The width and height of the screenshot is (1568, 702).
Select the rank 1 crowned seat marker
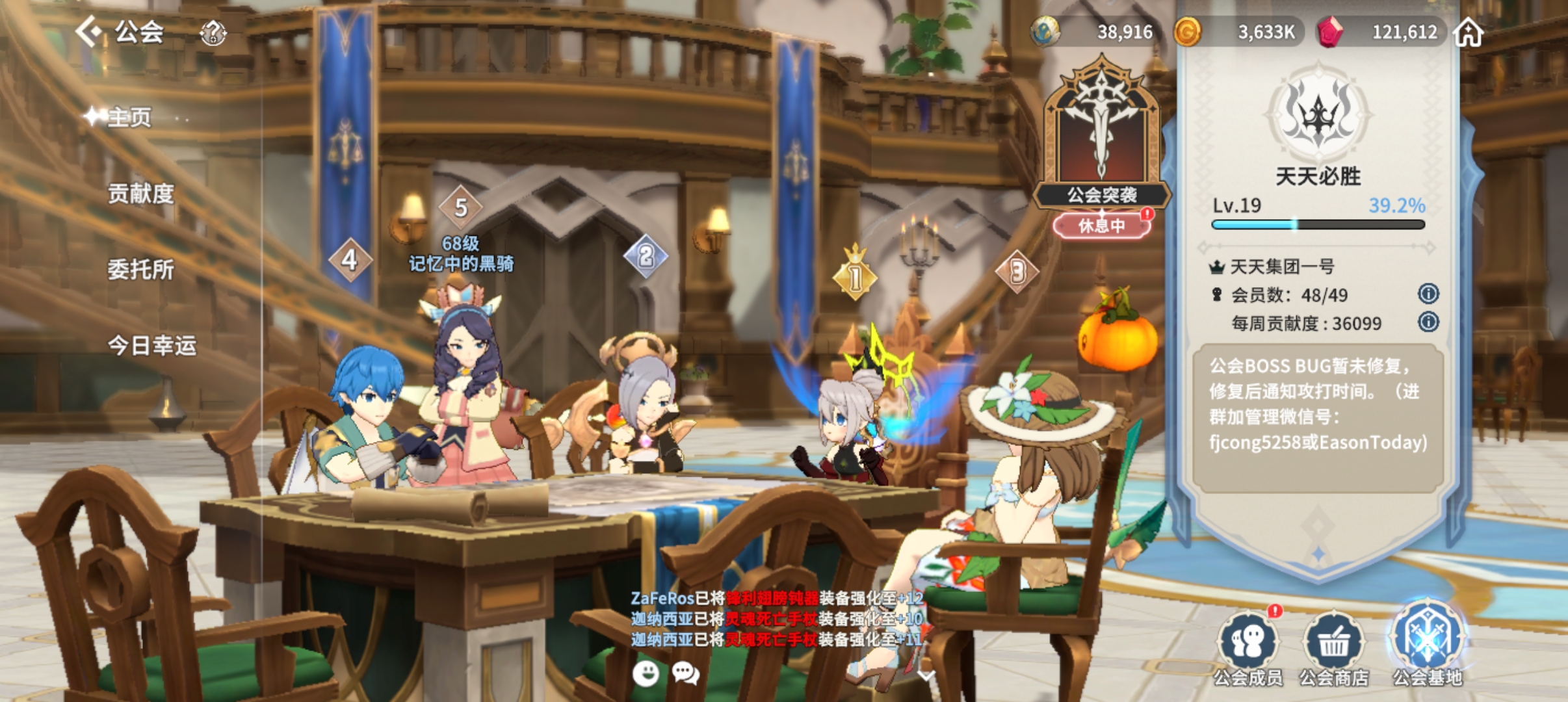coord(855,276)
